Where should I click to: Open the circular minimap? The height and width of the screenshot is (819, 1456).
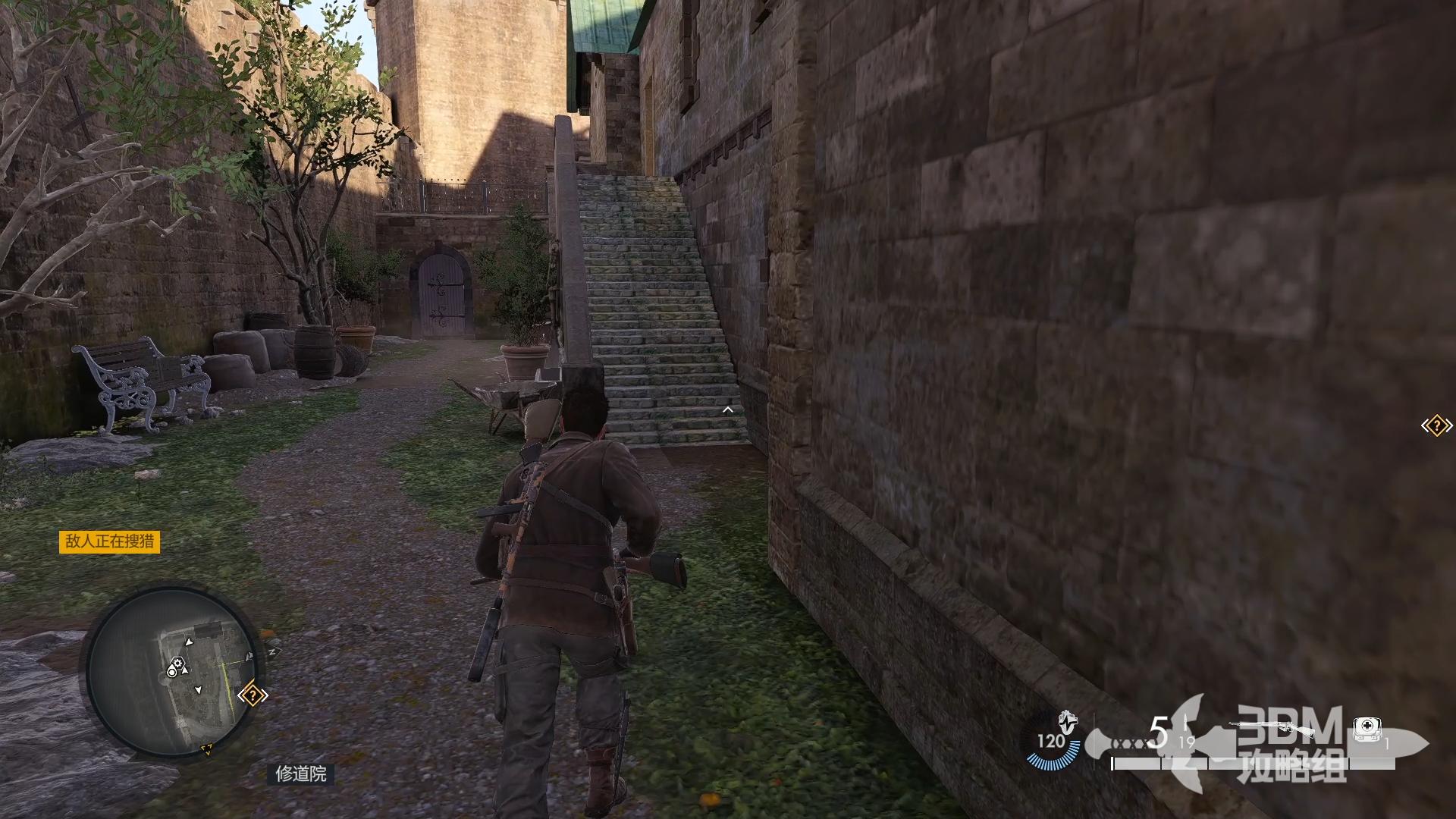coord(173,670)
